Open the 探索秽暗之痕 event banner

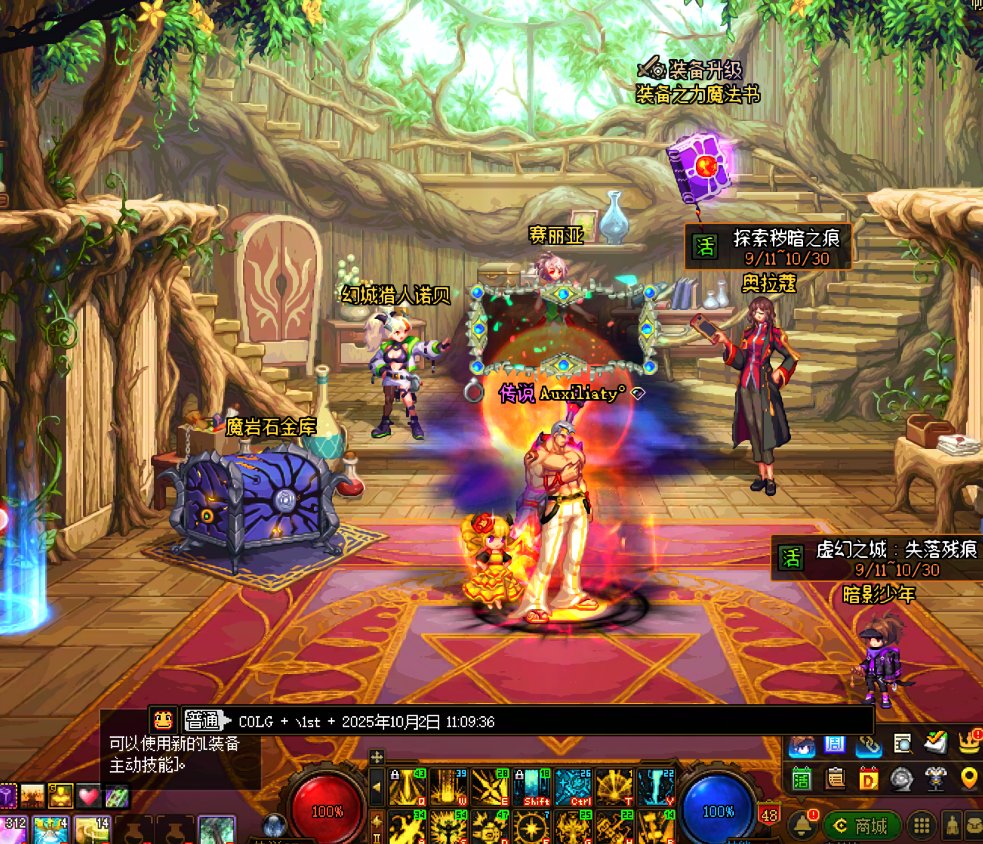tap(767, 246)
